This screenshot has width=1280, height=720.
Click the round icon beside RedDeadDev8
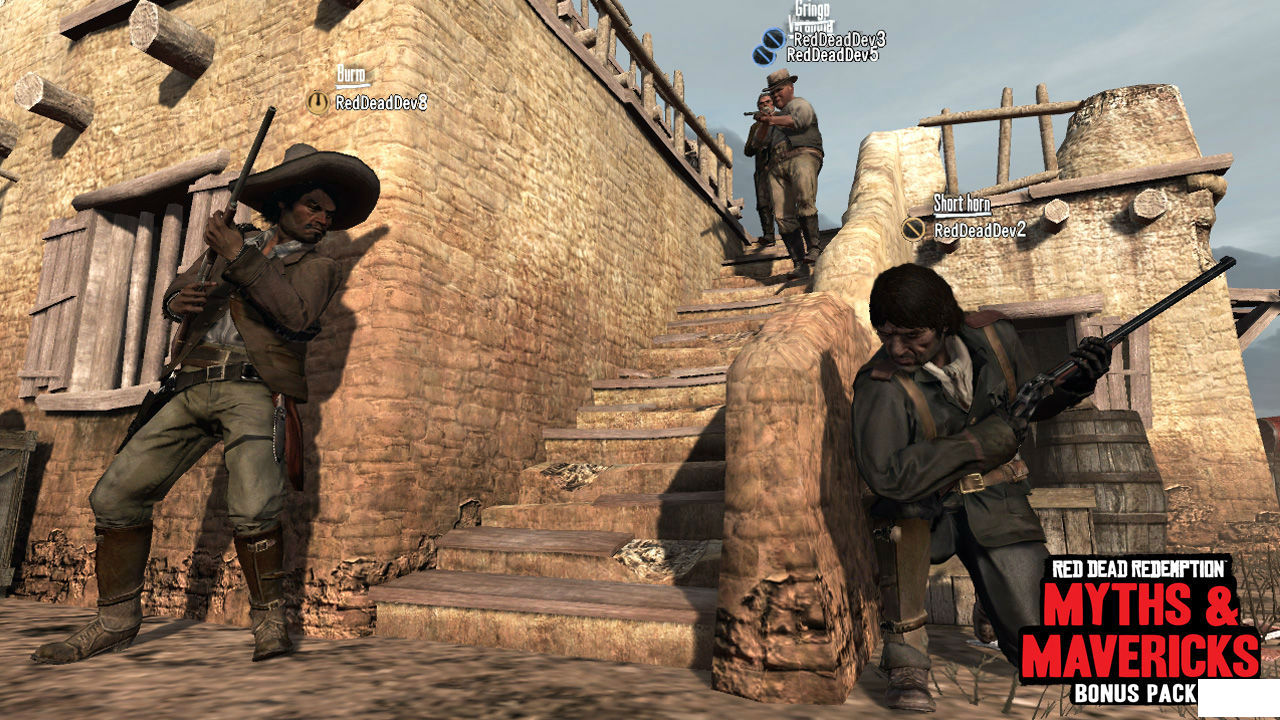pos(318,102)
